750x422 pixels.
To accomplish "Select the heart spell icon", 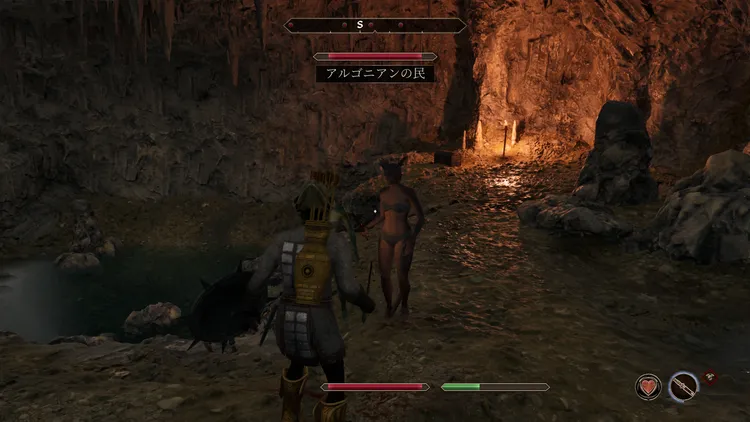I will [649, 387].
